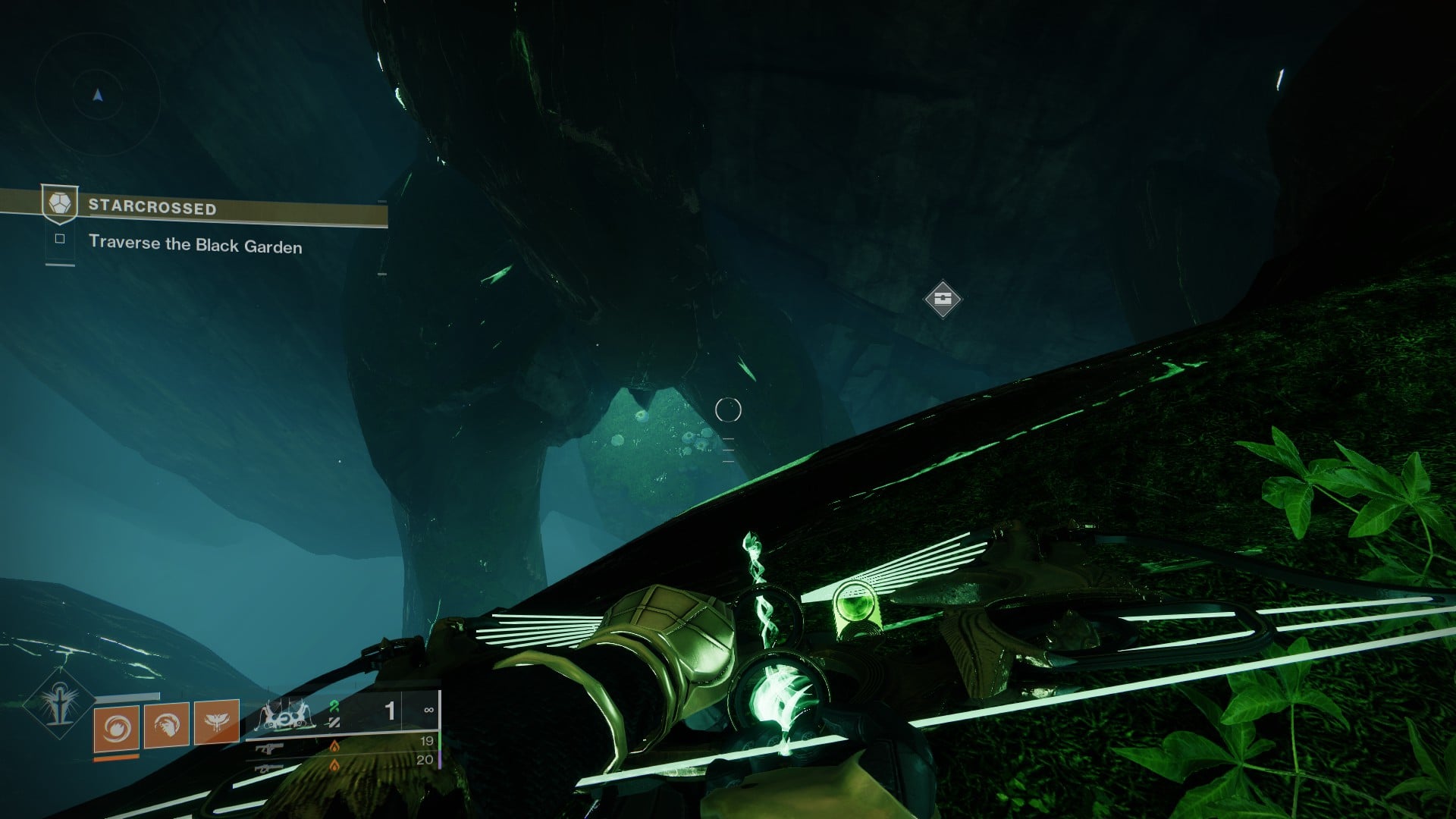Open the Starcrossed quest tracker

click(227, 209)
